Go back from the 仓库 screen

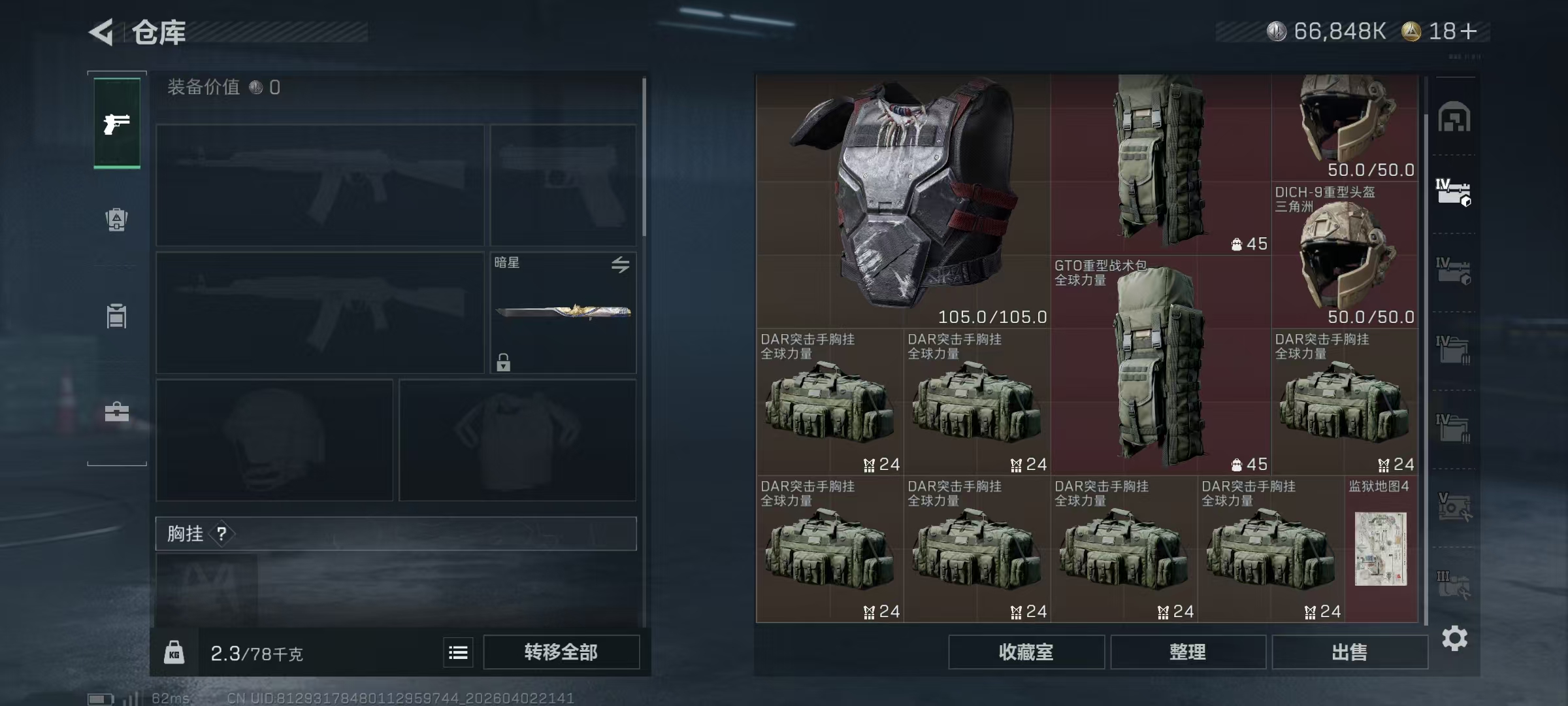pyautogui.click(x=103, y=32)
